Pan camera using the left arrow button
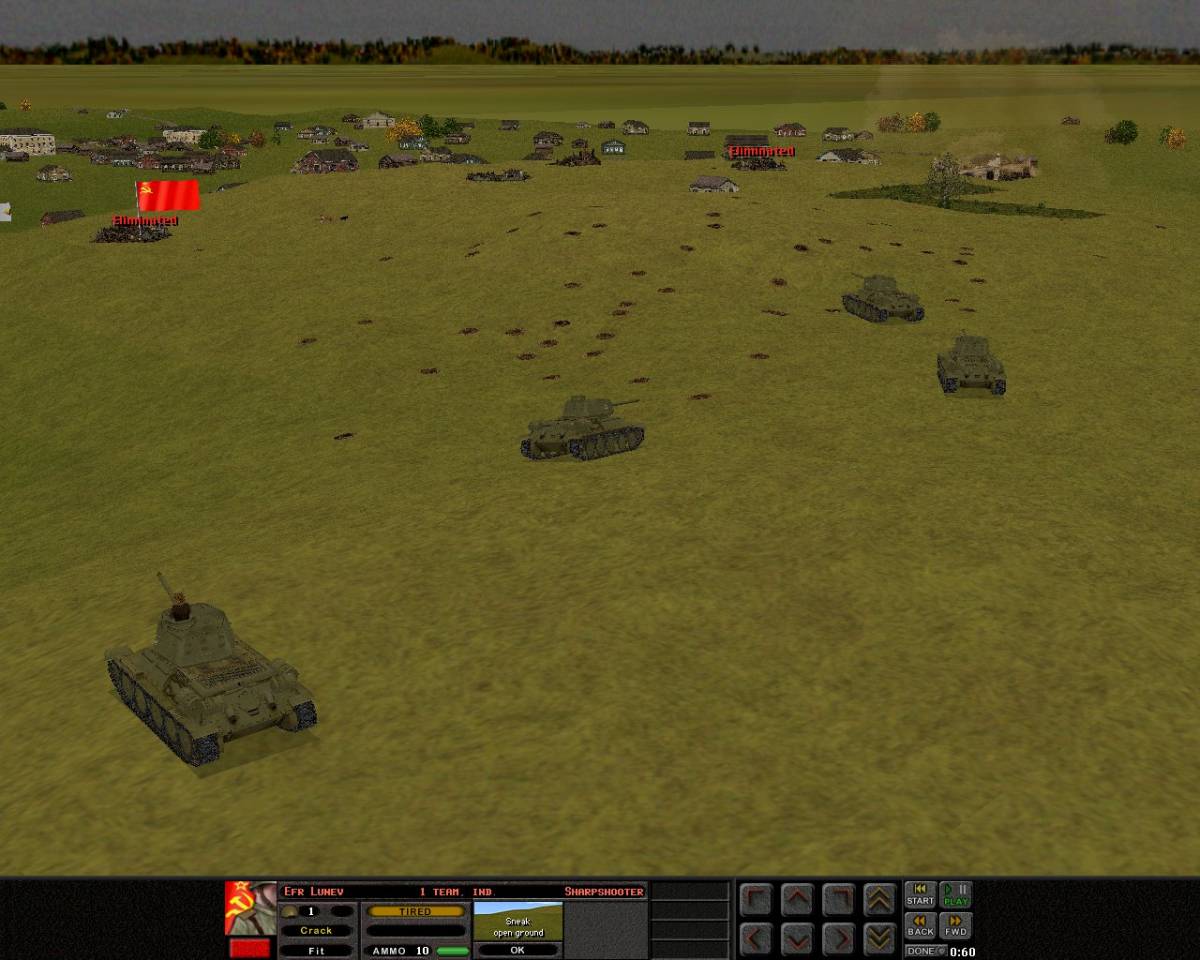The width and height of the screenshot is (1200, 960). point(756,938)
